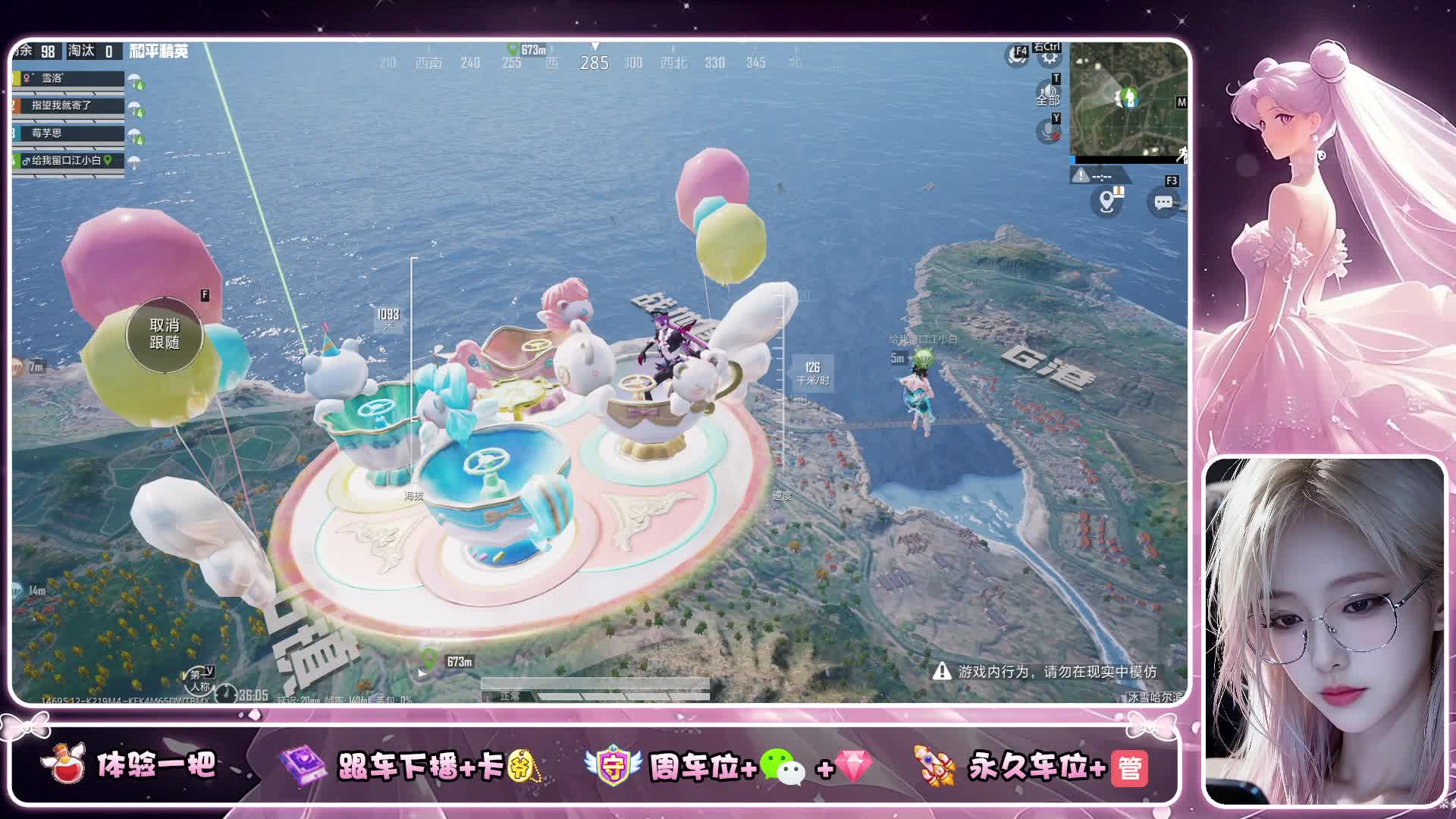This screenshot has height=819, width=1456.
Task: Select teammate 莓芋思 in squad list
Action: [x=68, y=133]
